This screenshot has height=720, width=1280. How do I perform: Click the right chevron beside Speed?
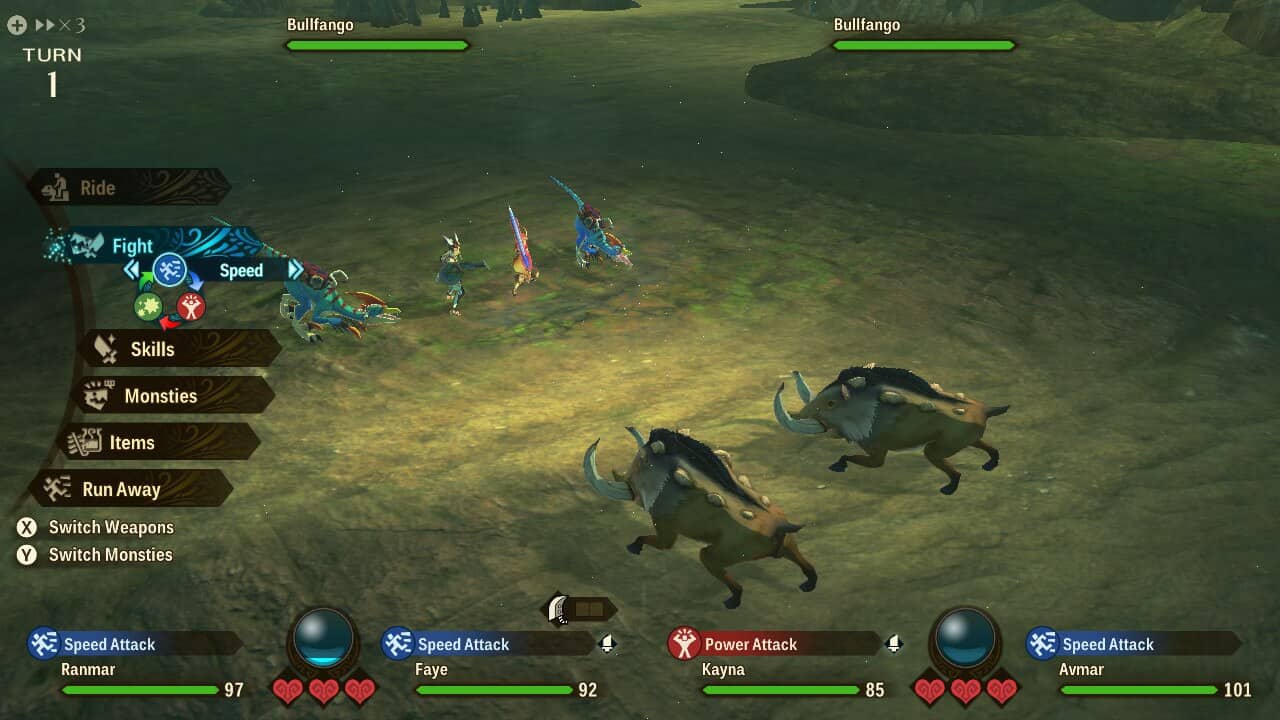(x=296, y=270)
